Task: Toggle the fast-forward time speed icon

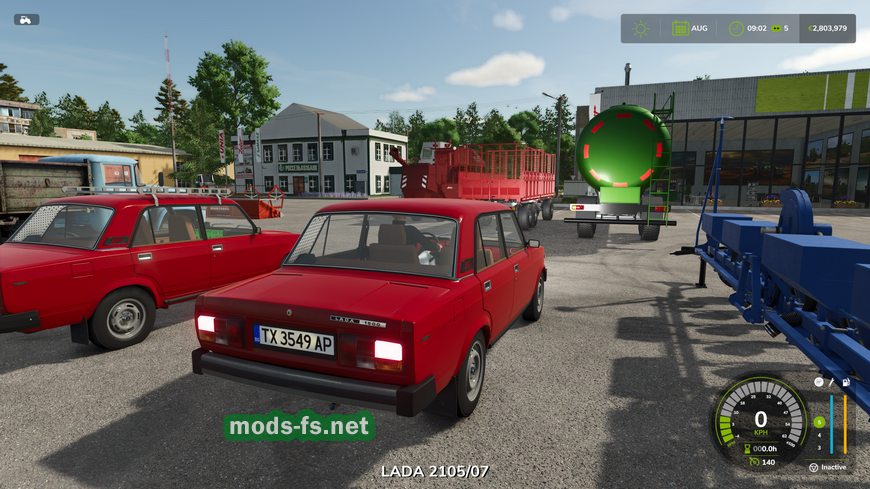Action: coord(775,28)
